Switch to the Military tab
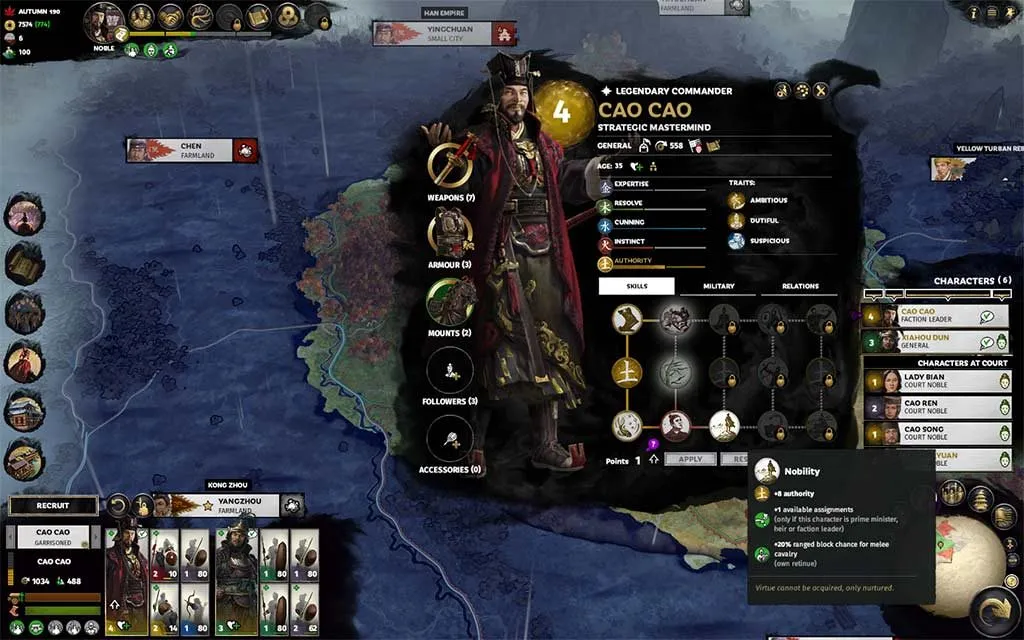Screen dimensions: 1024x640 pyautogui.click(x=718, y=286)
